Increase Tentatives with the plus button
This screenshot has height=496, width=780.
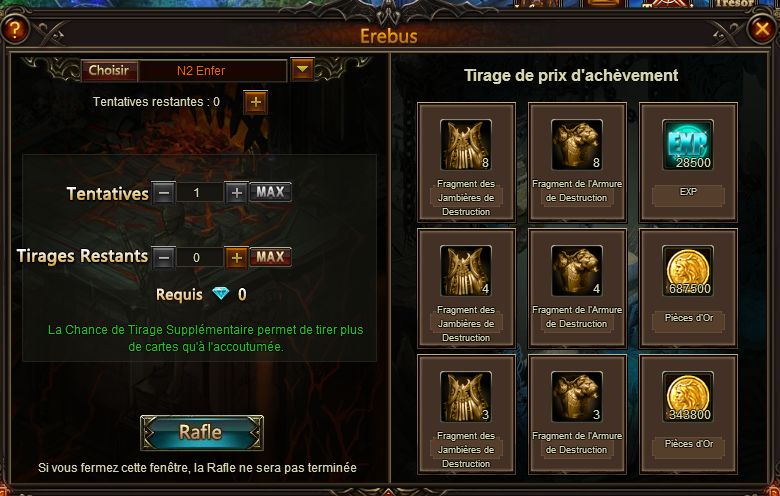[x=236, y=192]
